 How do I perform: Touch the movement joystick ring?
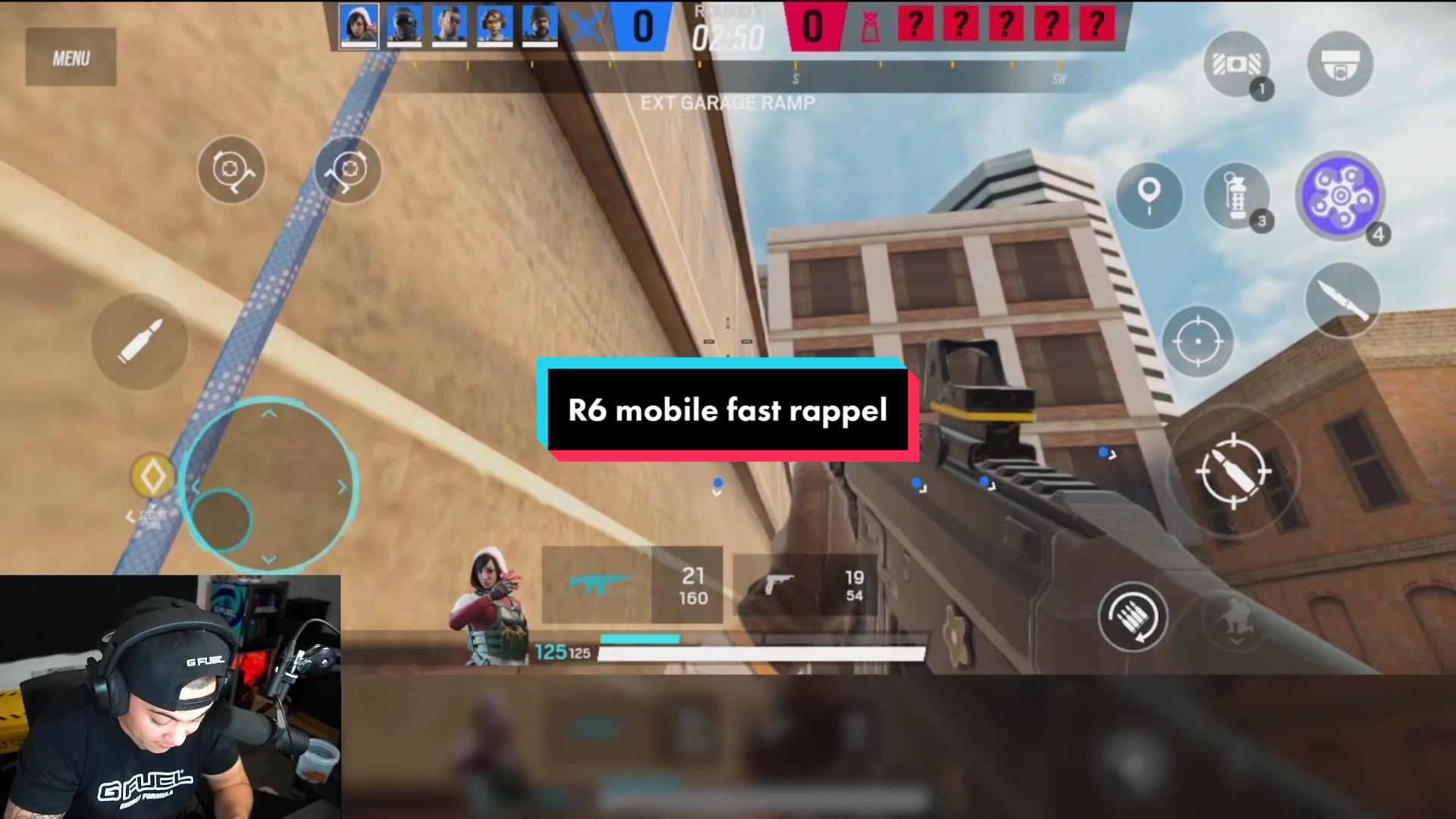click(270, 485)
